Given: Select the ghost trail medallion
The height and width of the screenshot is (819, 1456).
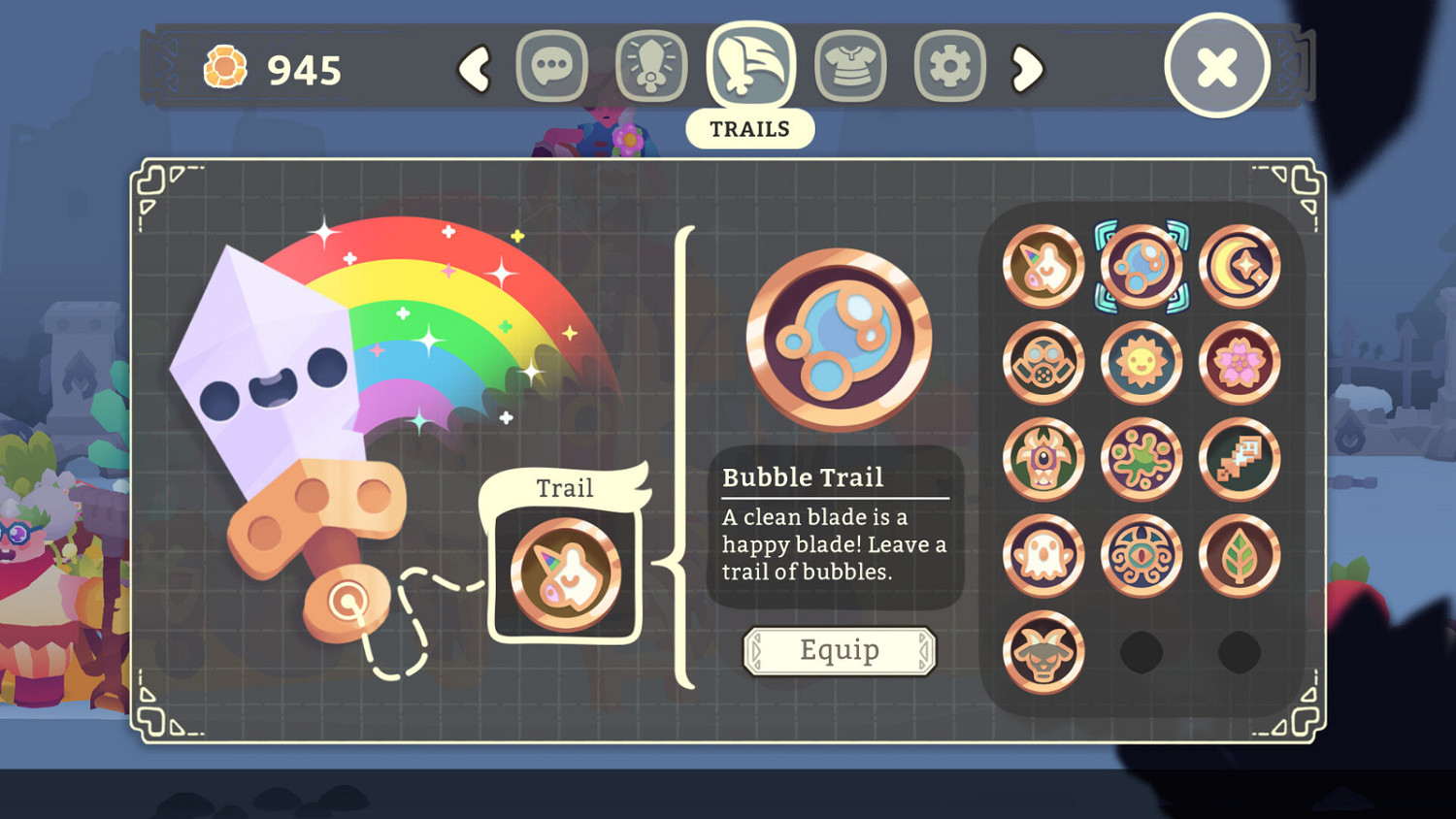Looking at the screenshot, I should [x=1043, y=556].
